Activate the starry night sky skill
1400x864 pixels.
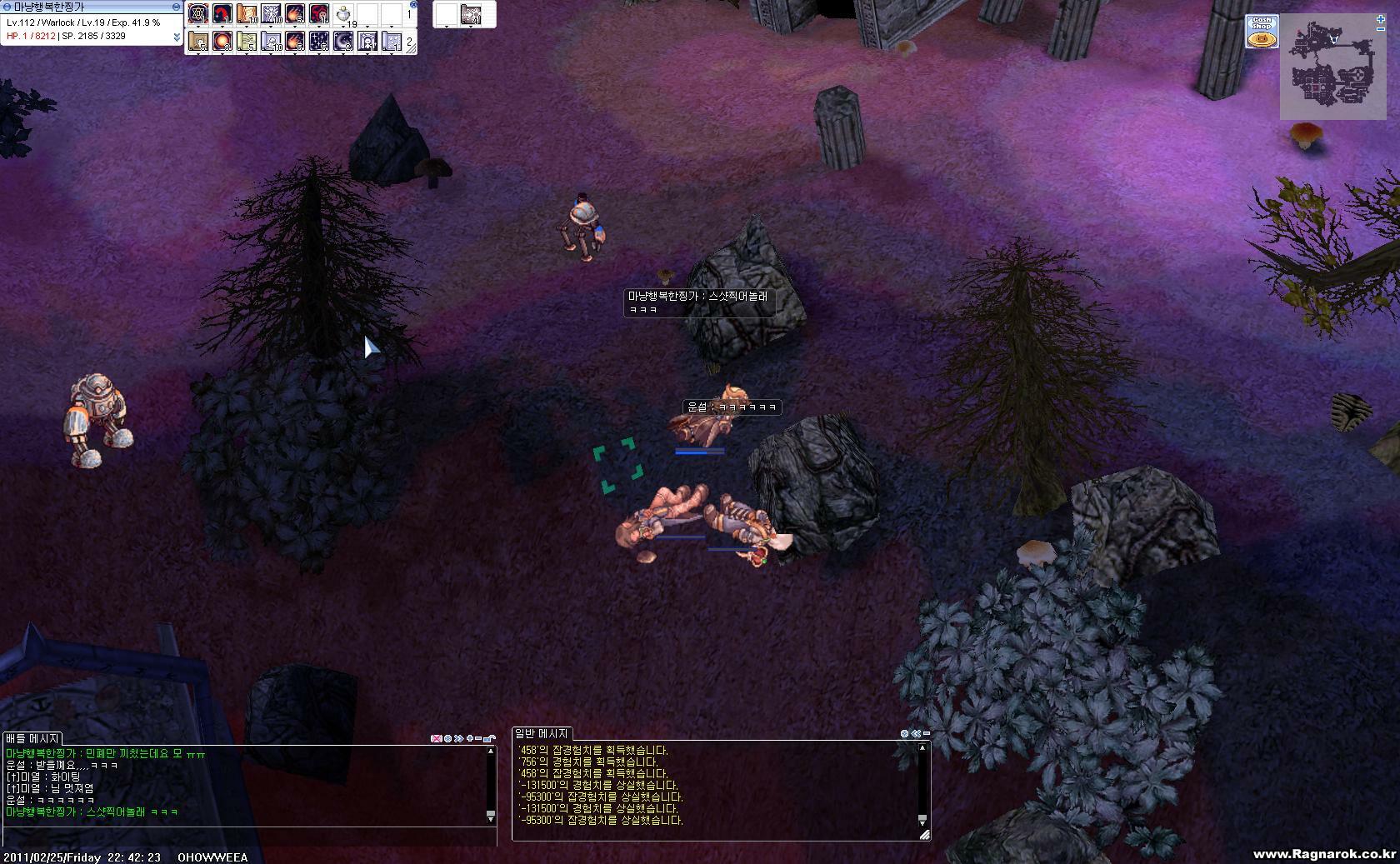tap(319, 41)
